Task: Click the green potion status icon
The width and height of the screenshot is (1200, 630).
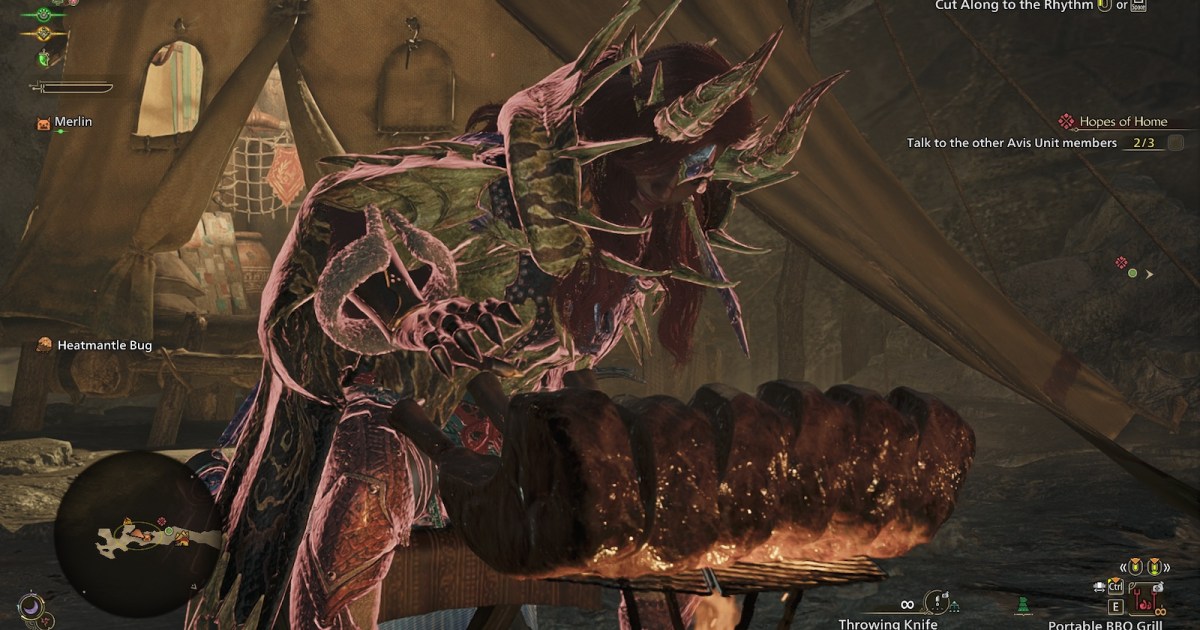Action: [x=44, y=59]
